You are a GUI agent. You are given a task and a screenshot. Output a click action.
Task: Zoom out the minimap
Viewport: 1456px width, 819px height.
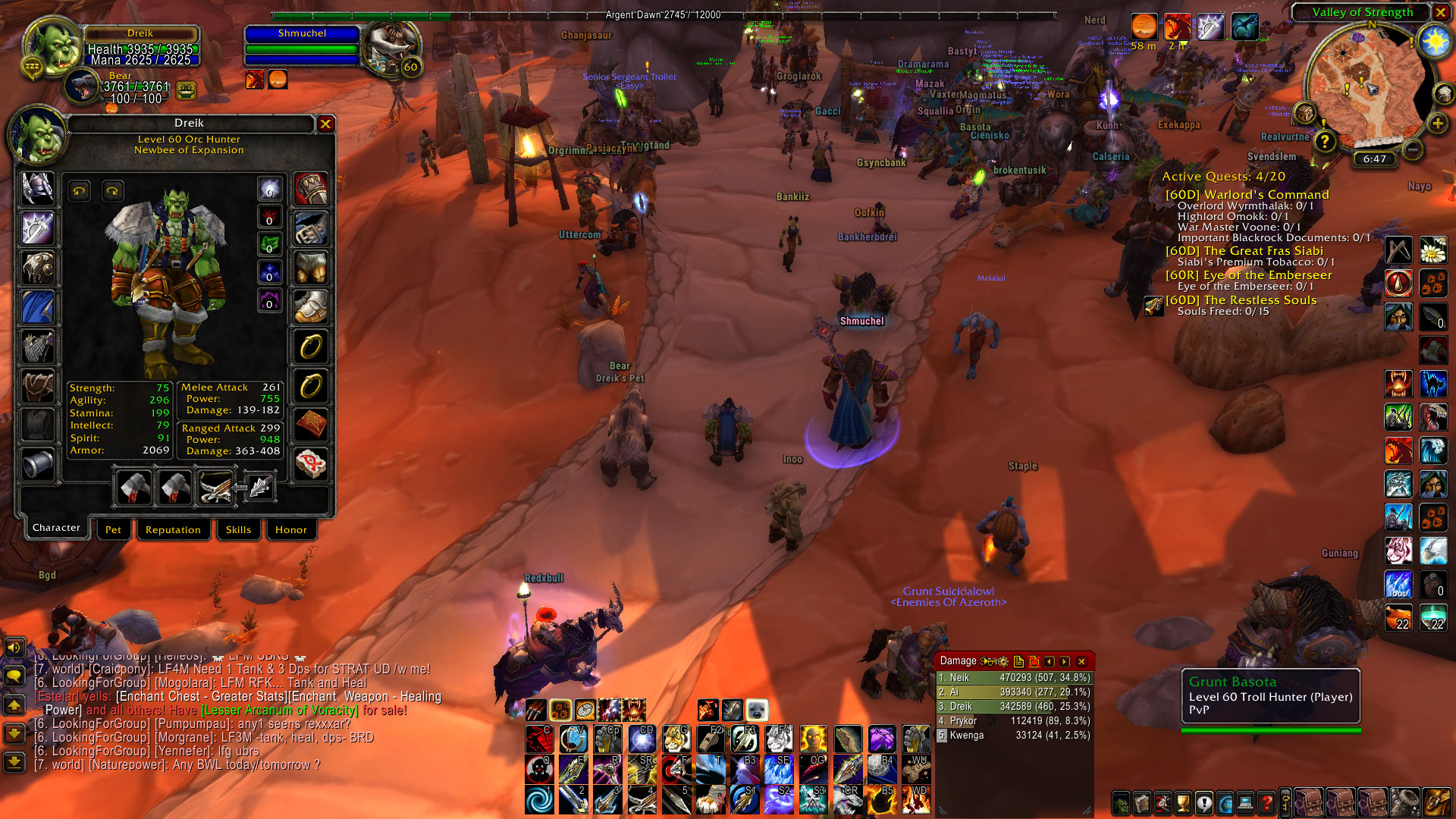click(1412, 149)
